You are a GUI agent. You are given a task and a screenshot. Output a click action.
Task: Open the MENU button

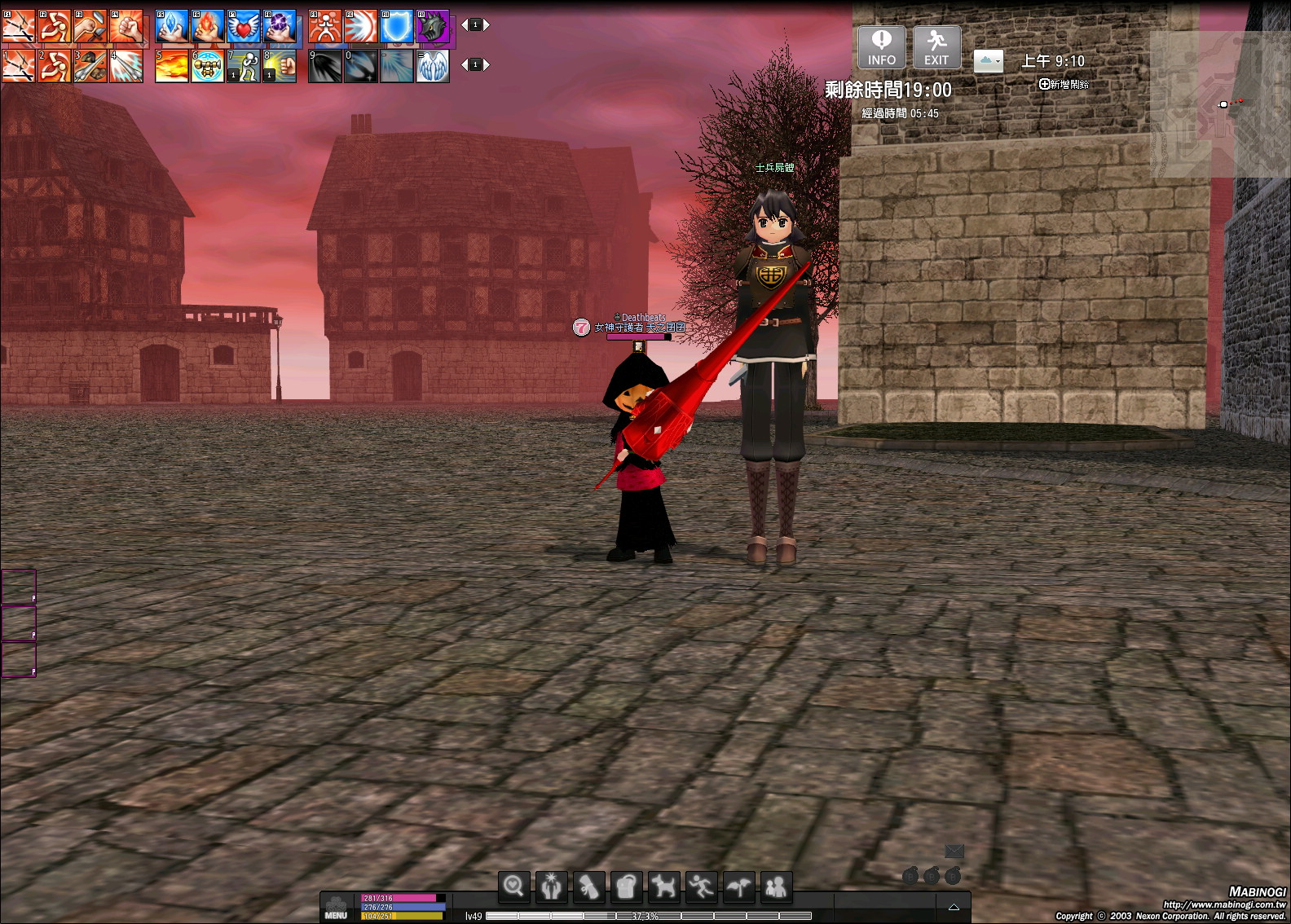336,907
